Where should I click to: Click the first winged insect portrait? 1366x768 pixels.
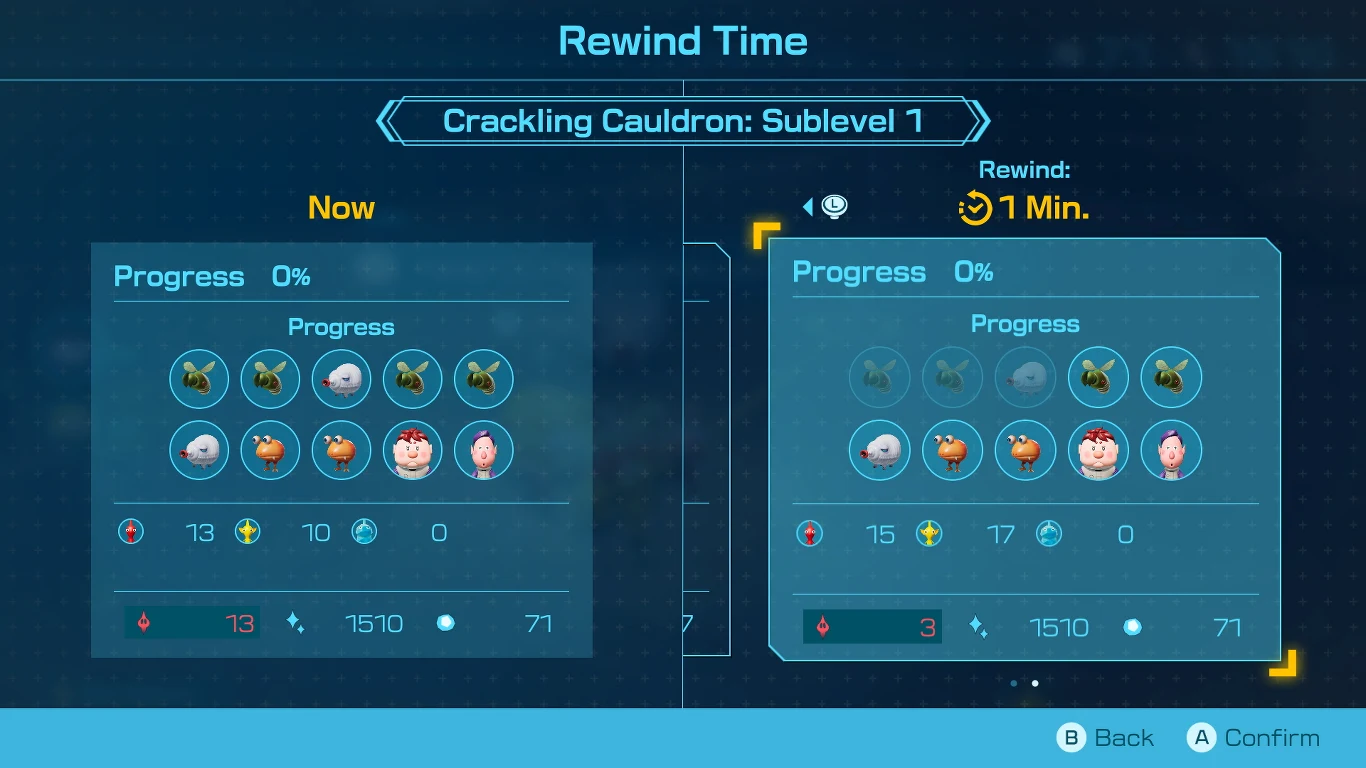(x=199, y=379)
